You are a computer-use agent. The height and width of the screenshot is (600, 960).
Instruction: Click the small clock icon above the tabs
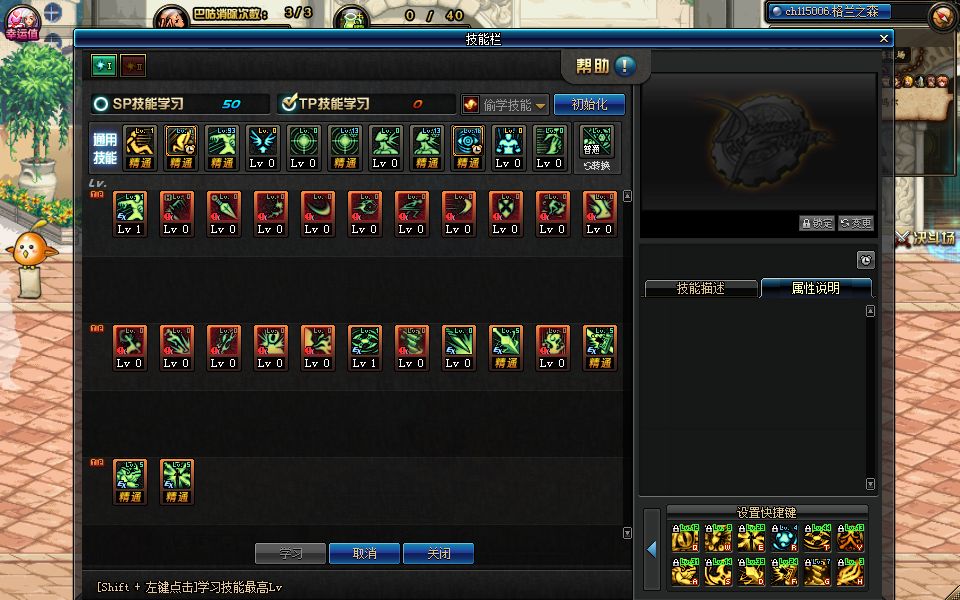tap(866, 260)
